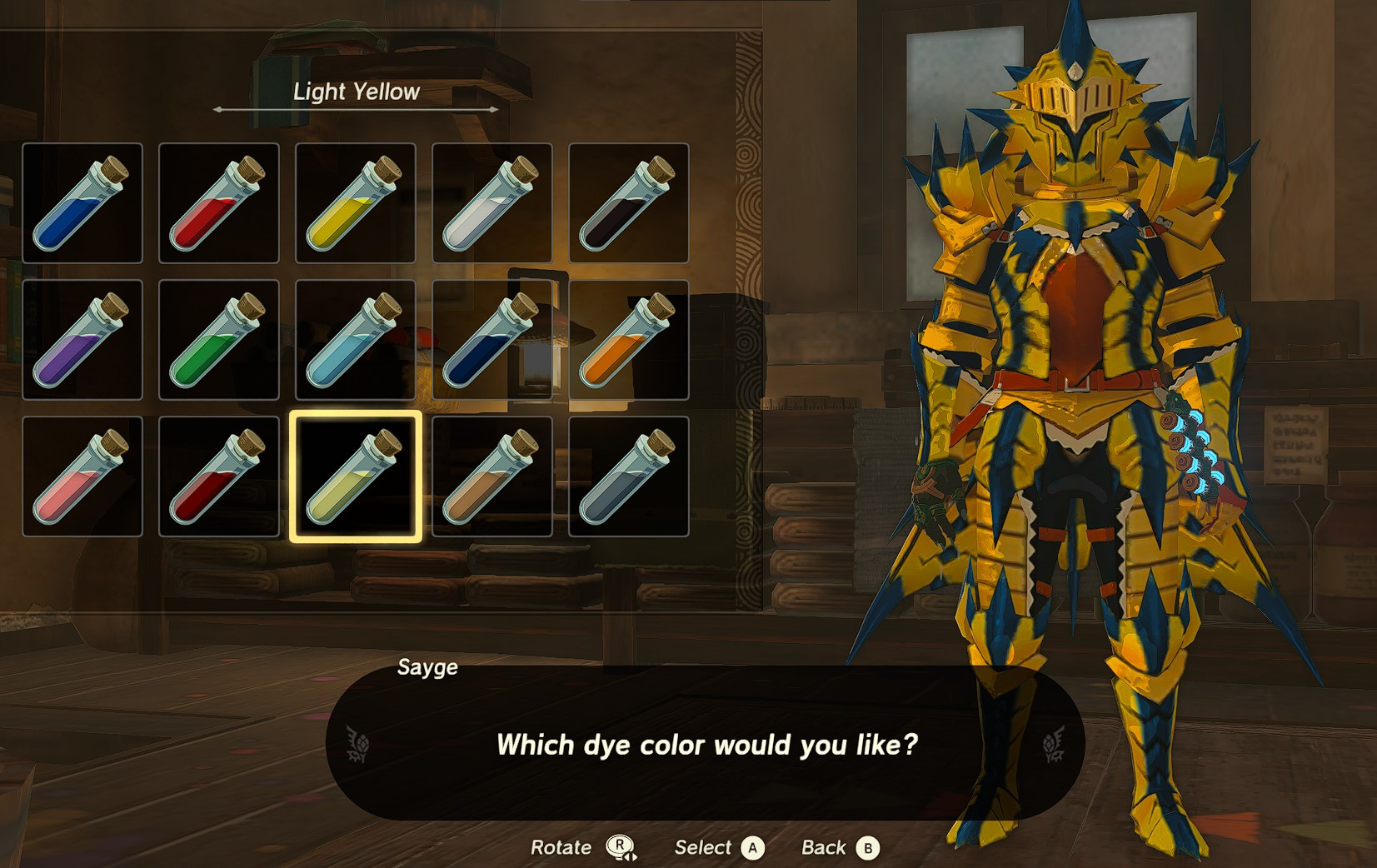The height and width of the screenshot is (868, 1377).
Task: Select the red dye bottle
Action: coord(218,202)
